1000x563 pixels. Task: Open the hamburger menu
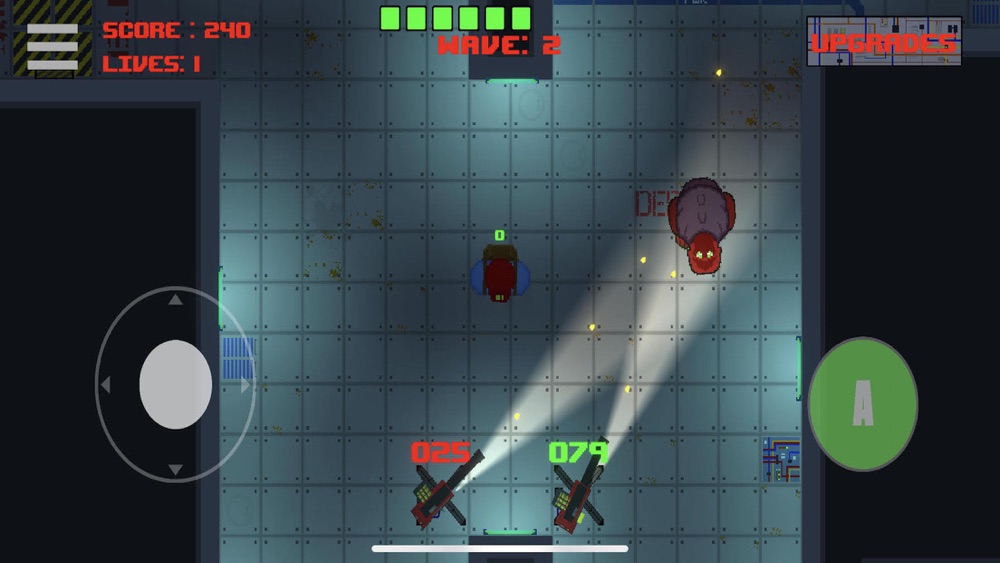[52, 47]
